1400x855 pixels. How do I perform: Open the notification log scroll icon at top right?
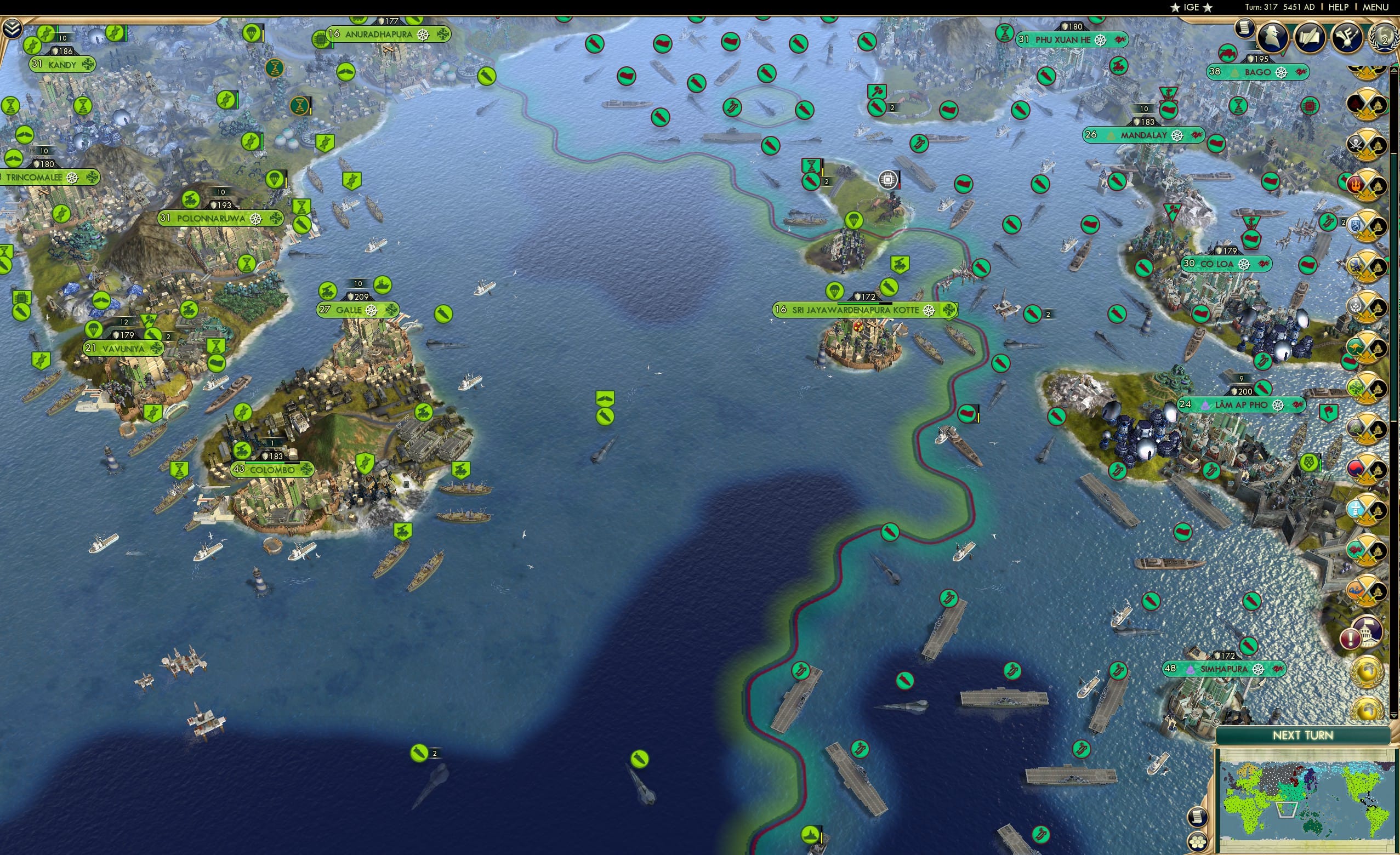[1244, 29]
